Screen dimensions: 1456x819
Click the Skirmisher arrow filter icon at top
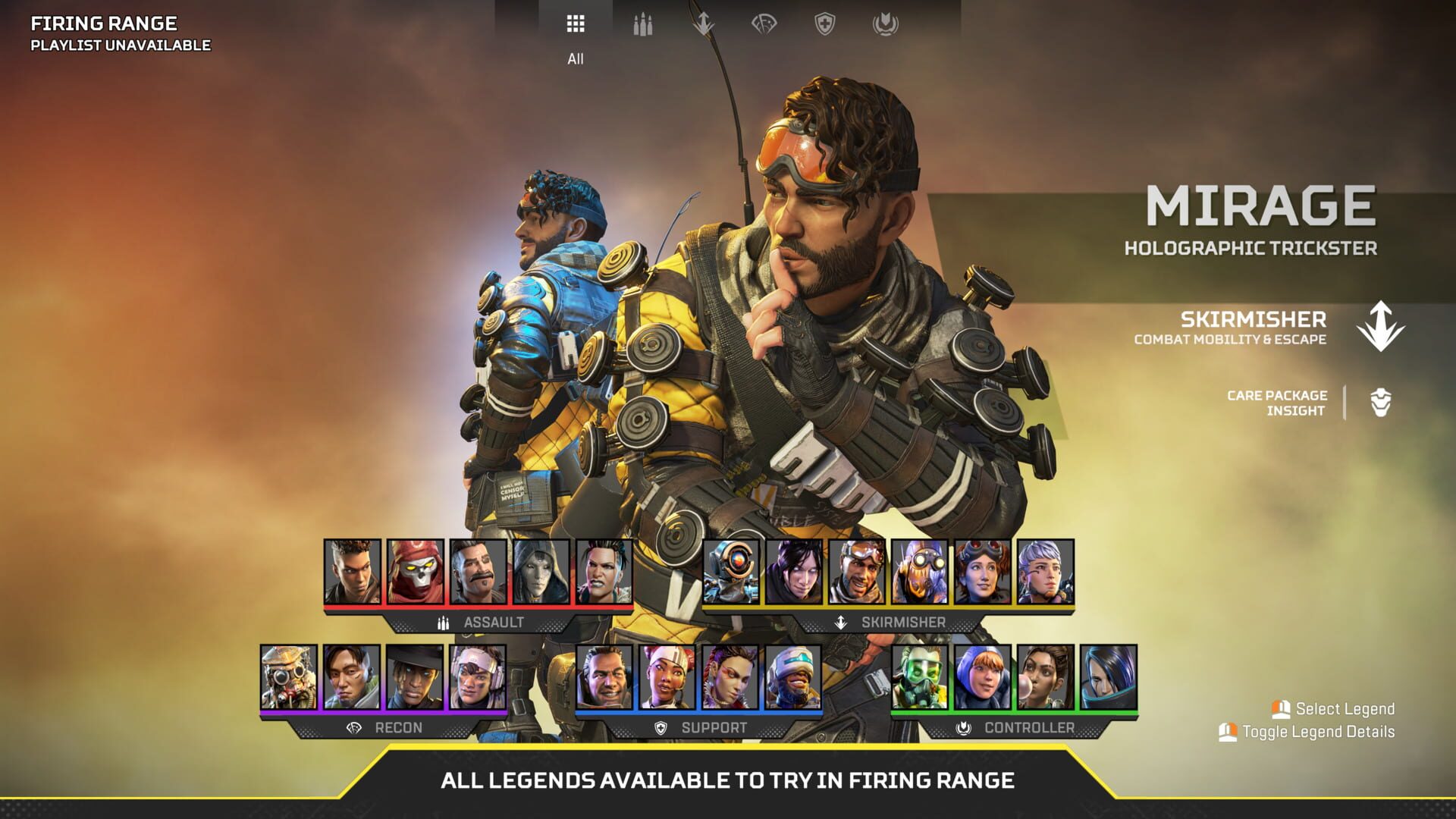tap(703, 24)
